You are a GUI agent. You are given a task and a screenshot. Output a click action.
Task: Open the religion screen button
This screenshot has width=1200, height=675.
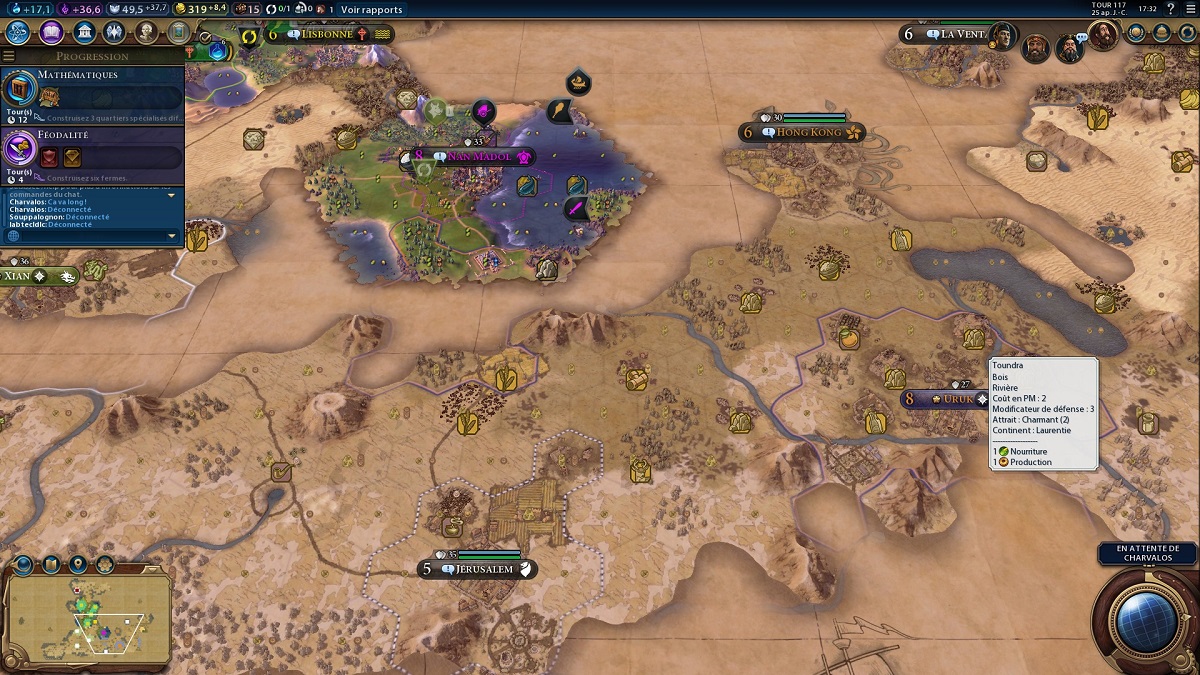[x=114, y=32]
